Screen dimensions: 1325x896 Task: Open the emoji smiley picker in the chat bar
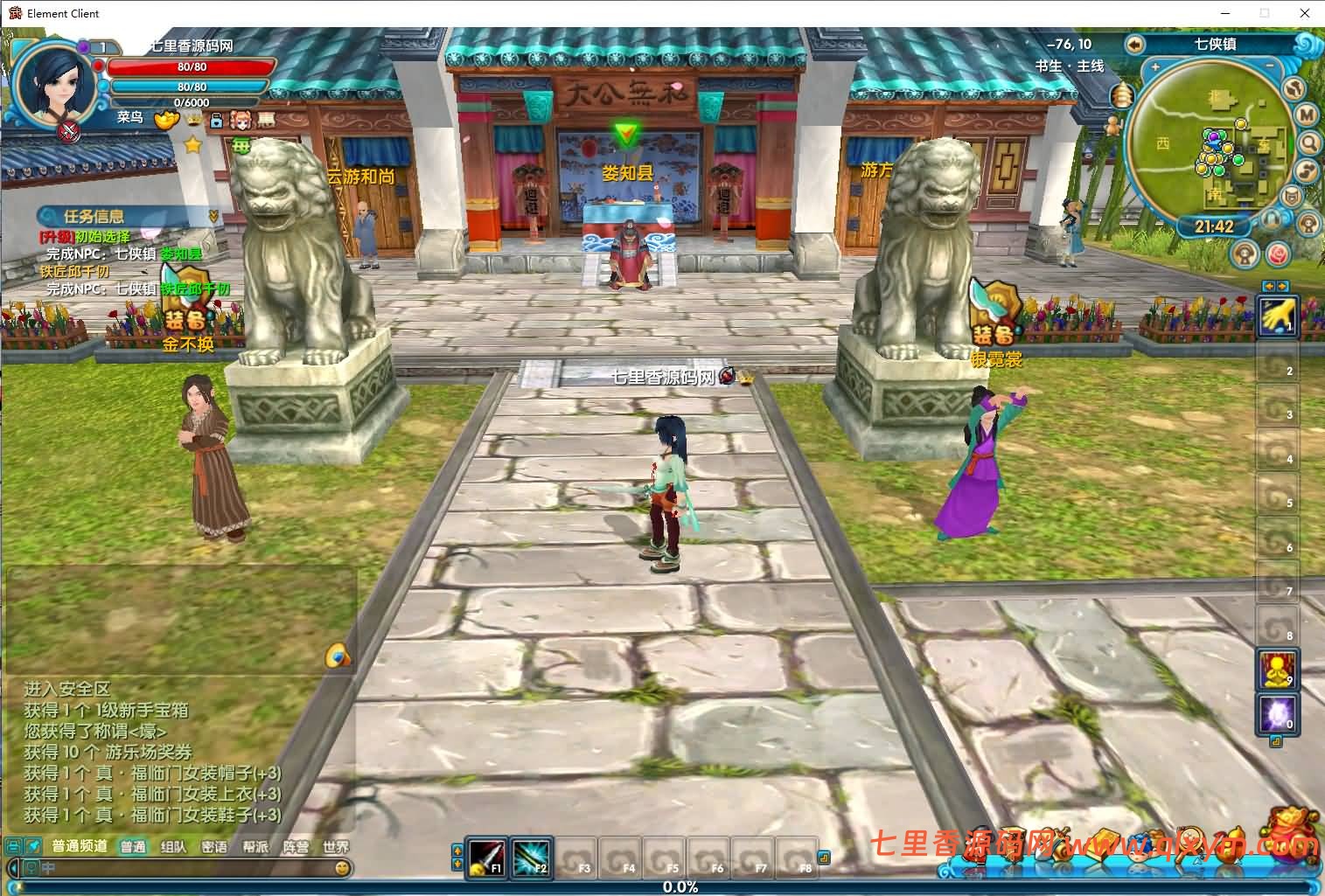pyautogui.click(x=342, y=868)
